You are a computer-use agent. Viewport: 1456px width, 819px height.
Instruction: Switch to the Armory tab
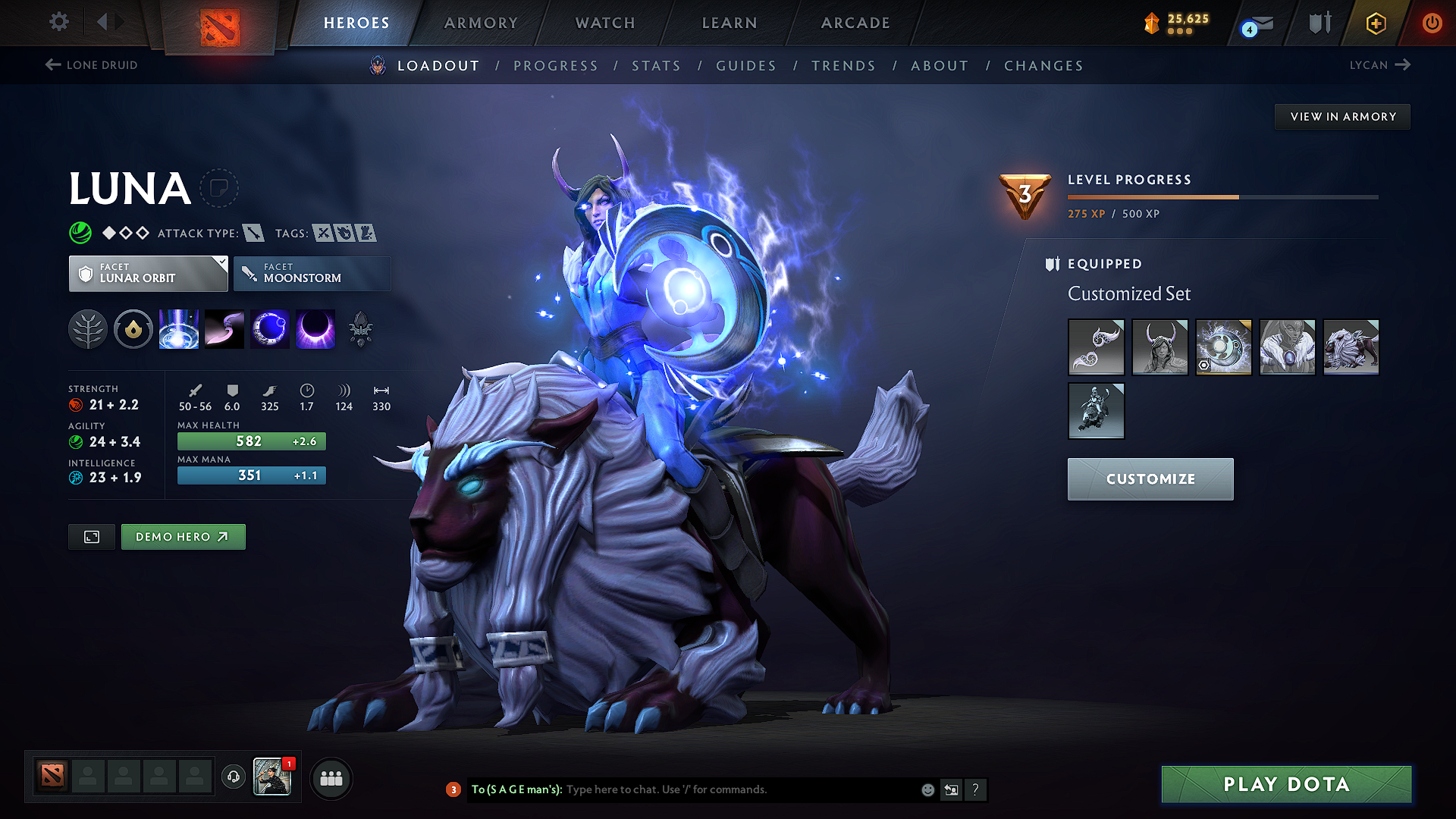[481, 23]
